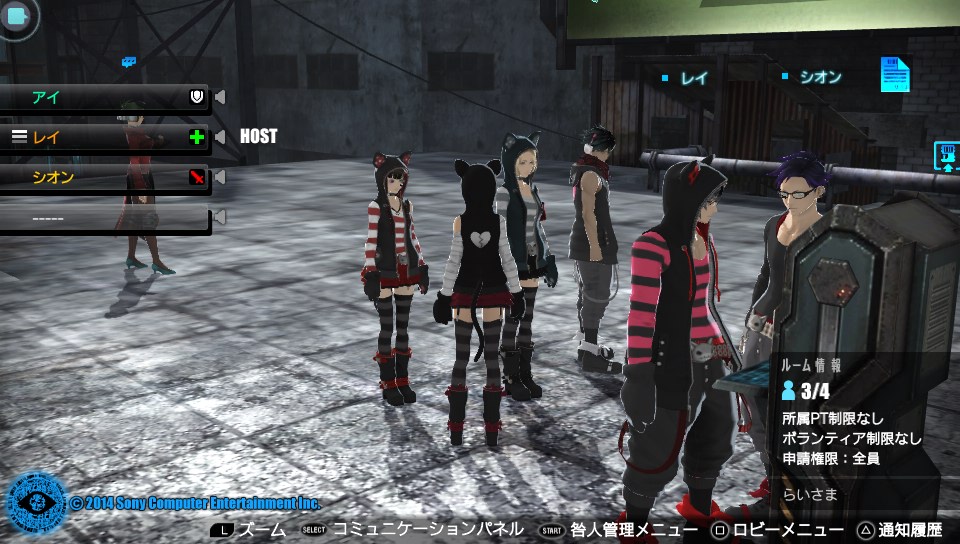Click the small blue chat bubble icon
Viewport: 960px width, 544px height.
pyautogui.click(x=128, y=62)
